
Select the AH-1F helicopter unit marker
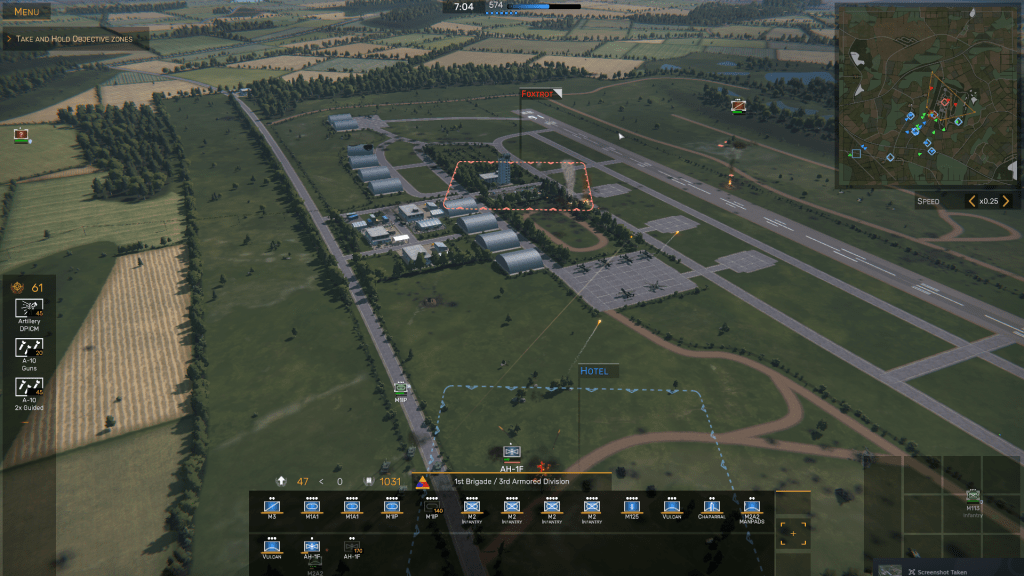[512, 454]
